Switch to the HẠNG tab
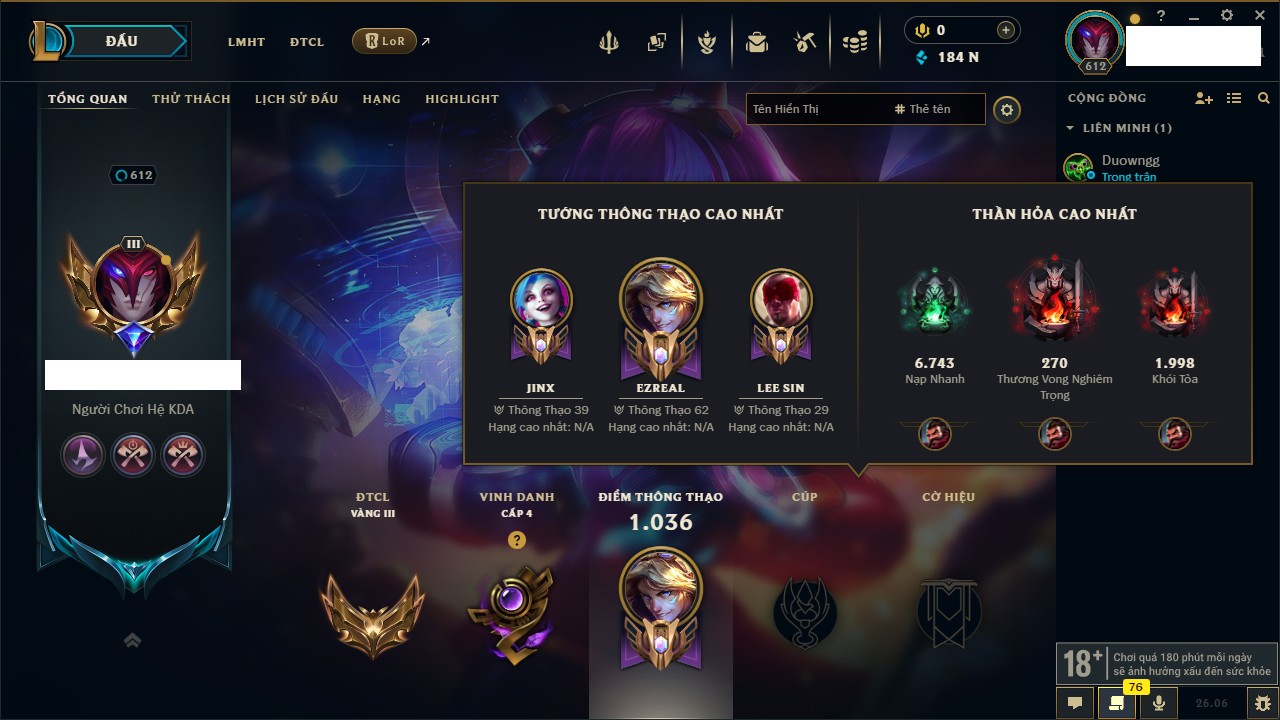Image resolution: width=1280 pixels, height=720 pixels. [381, 99]
